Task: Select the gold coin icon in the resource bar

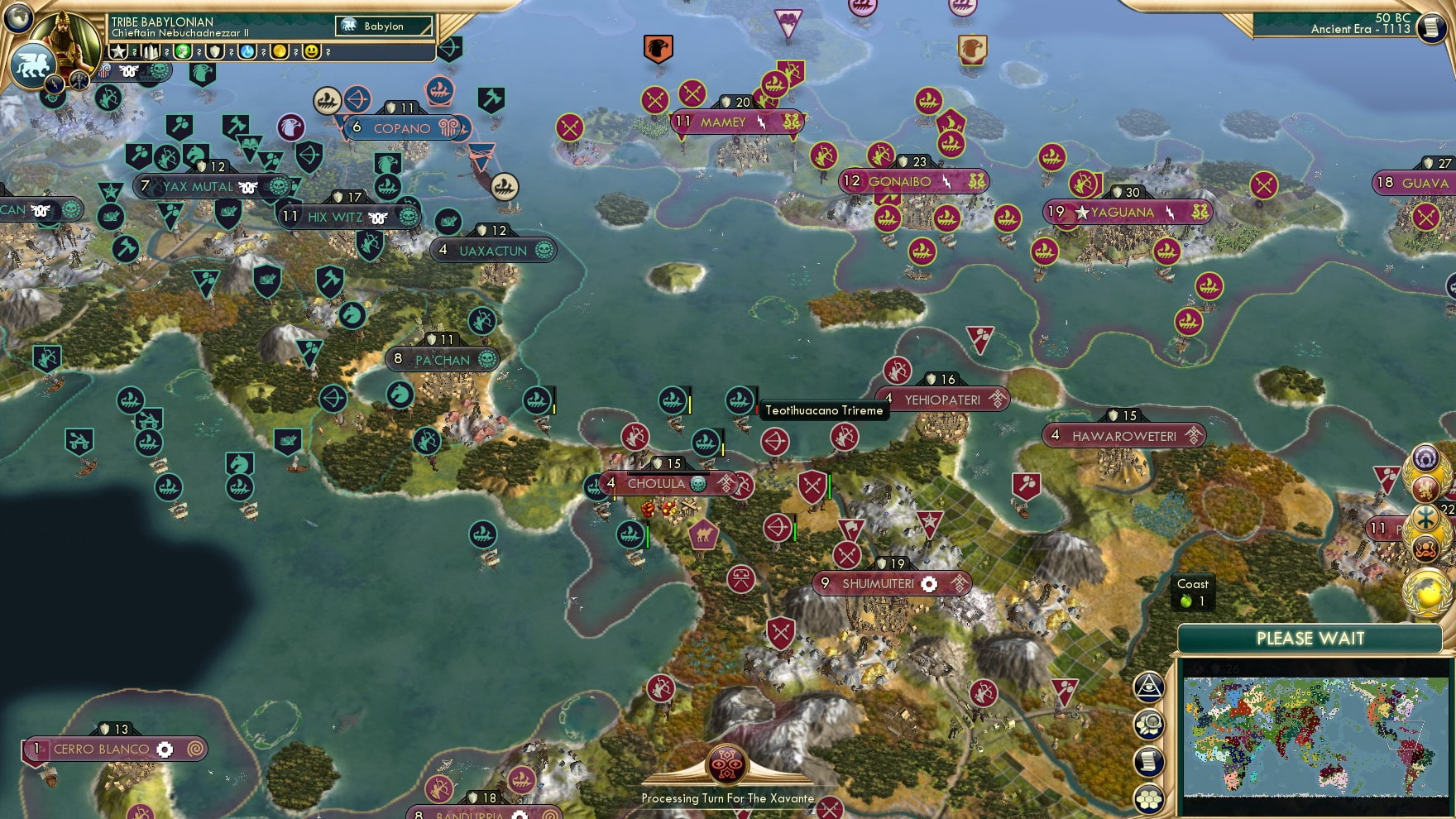Action: tap(282, 52)
